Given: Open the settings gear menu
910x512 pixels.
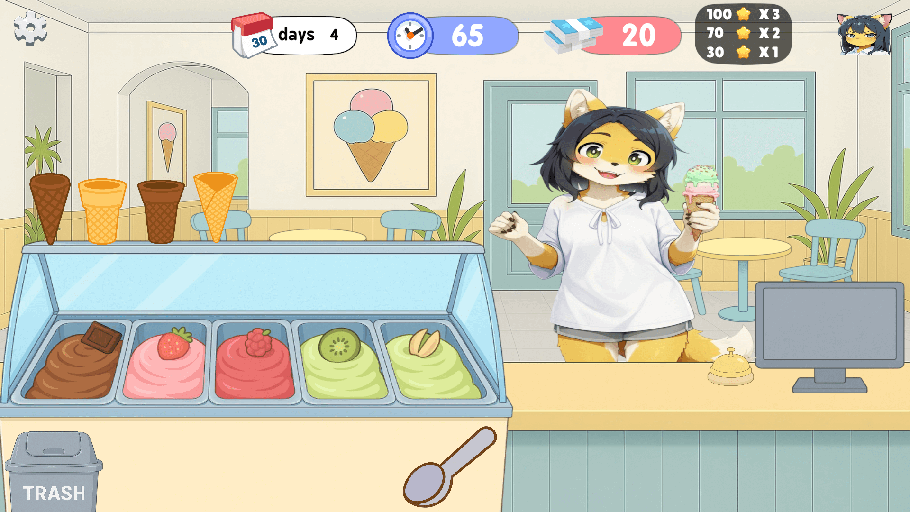Looking at the screenshot, I should (31, 30).
